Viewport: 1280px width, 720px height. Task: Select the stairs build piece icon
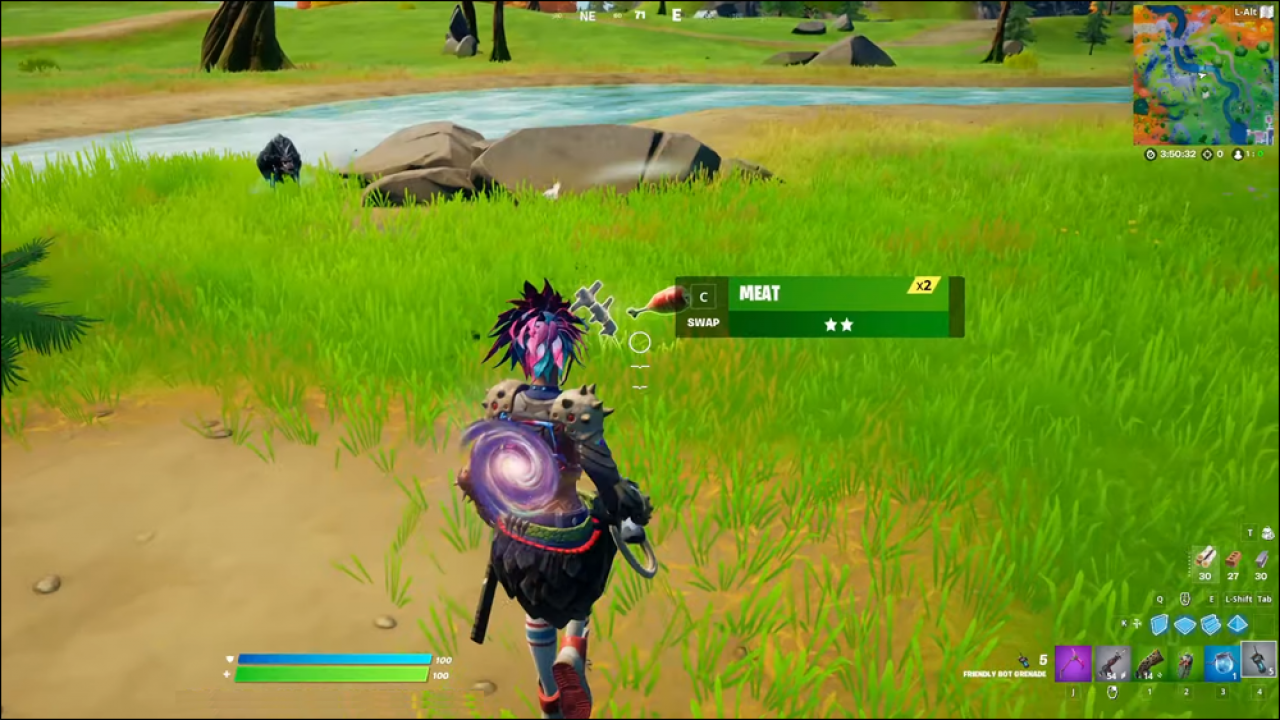(x=1209, y=624)
